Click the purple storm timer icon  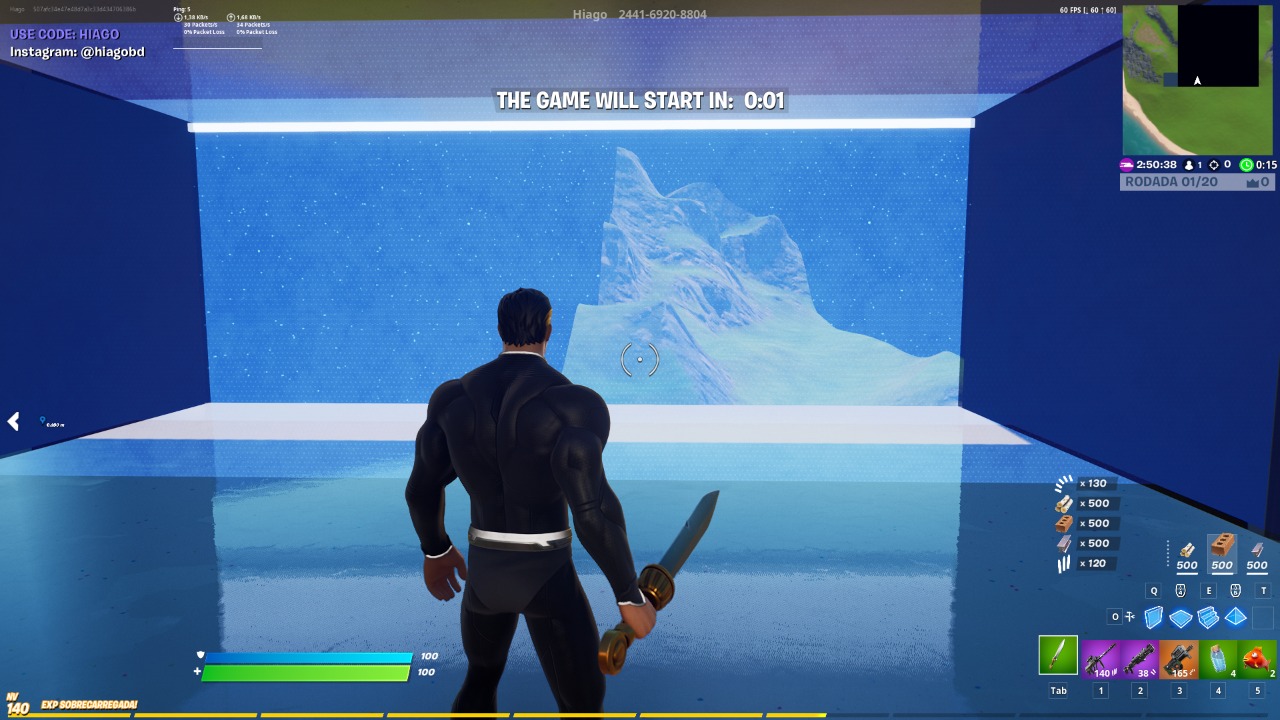[1126, 165]
